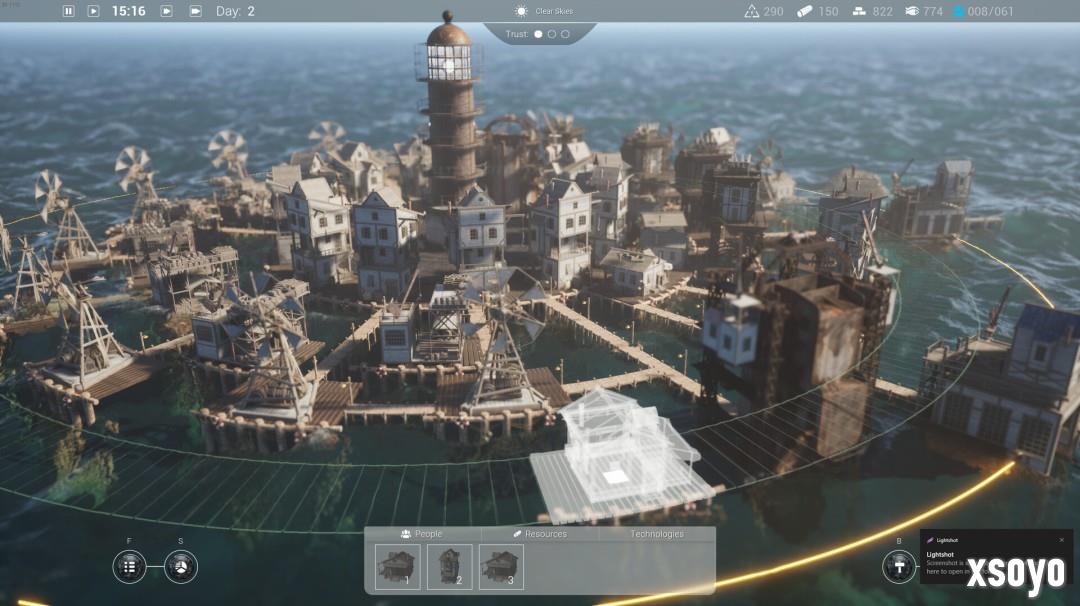Open the build hammer button
1080x606 pixels.
click(x=898, y=566)
